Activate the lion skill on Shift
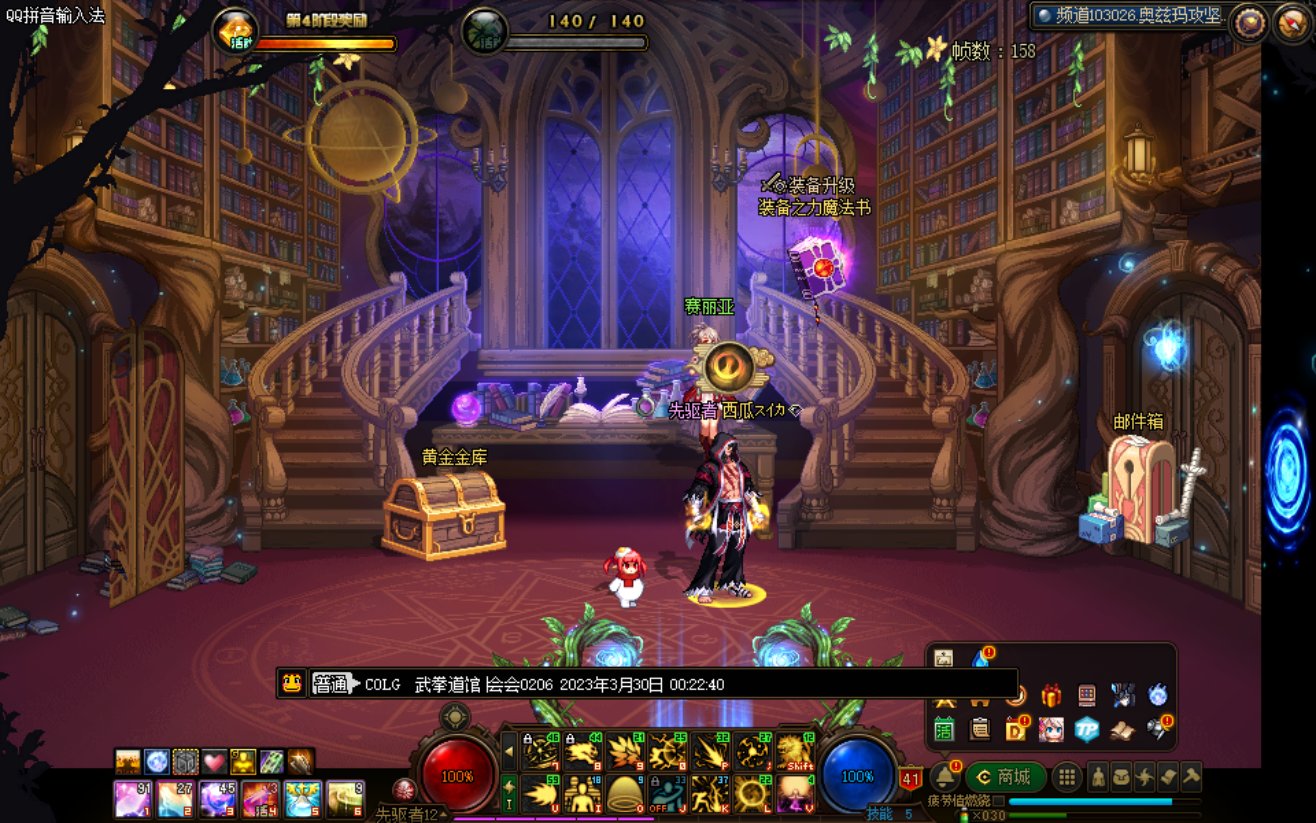Image resolution: width=1316 pixels, height=823 pixels. coord(797,752)
